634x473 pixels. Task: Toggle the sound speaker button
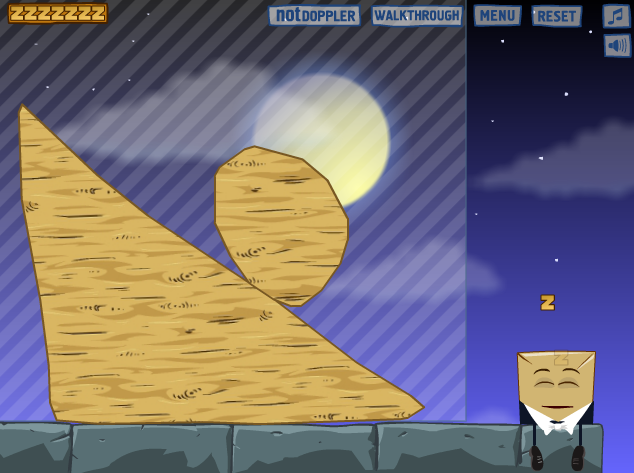click(x=616, y=45)
